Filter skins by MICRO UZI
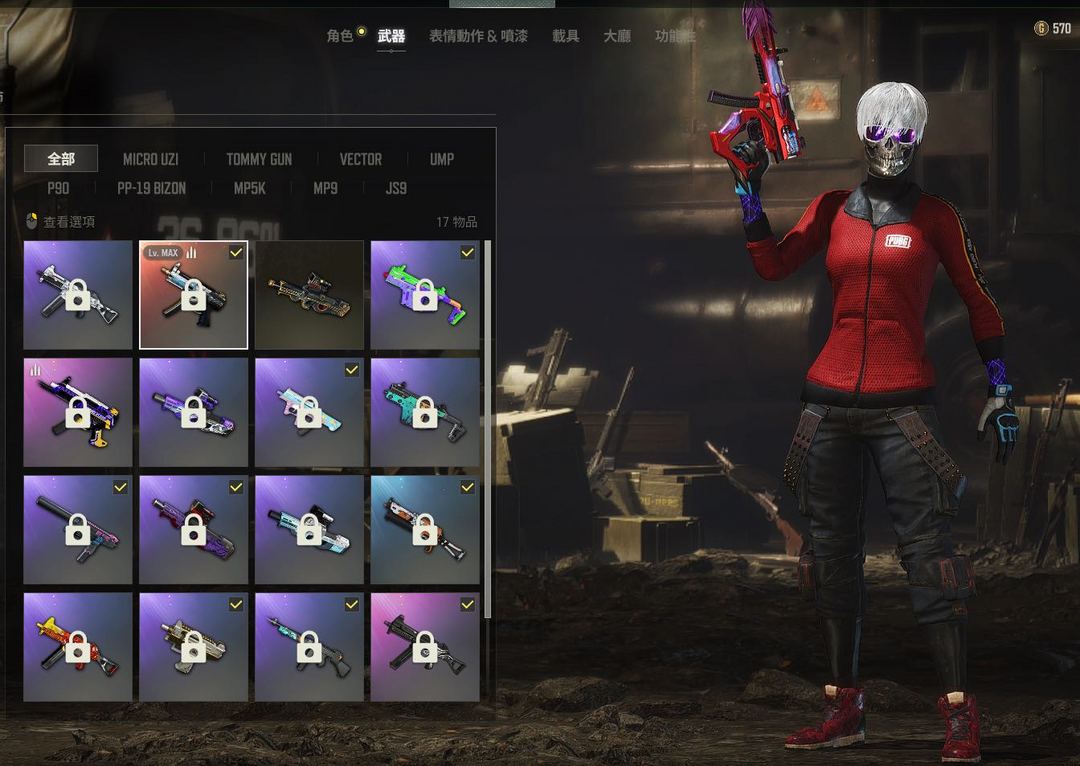Screen dimensions: 1080x766 click(x=151, y=159)
